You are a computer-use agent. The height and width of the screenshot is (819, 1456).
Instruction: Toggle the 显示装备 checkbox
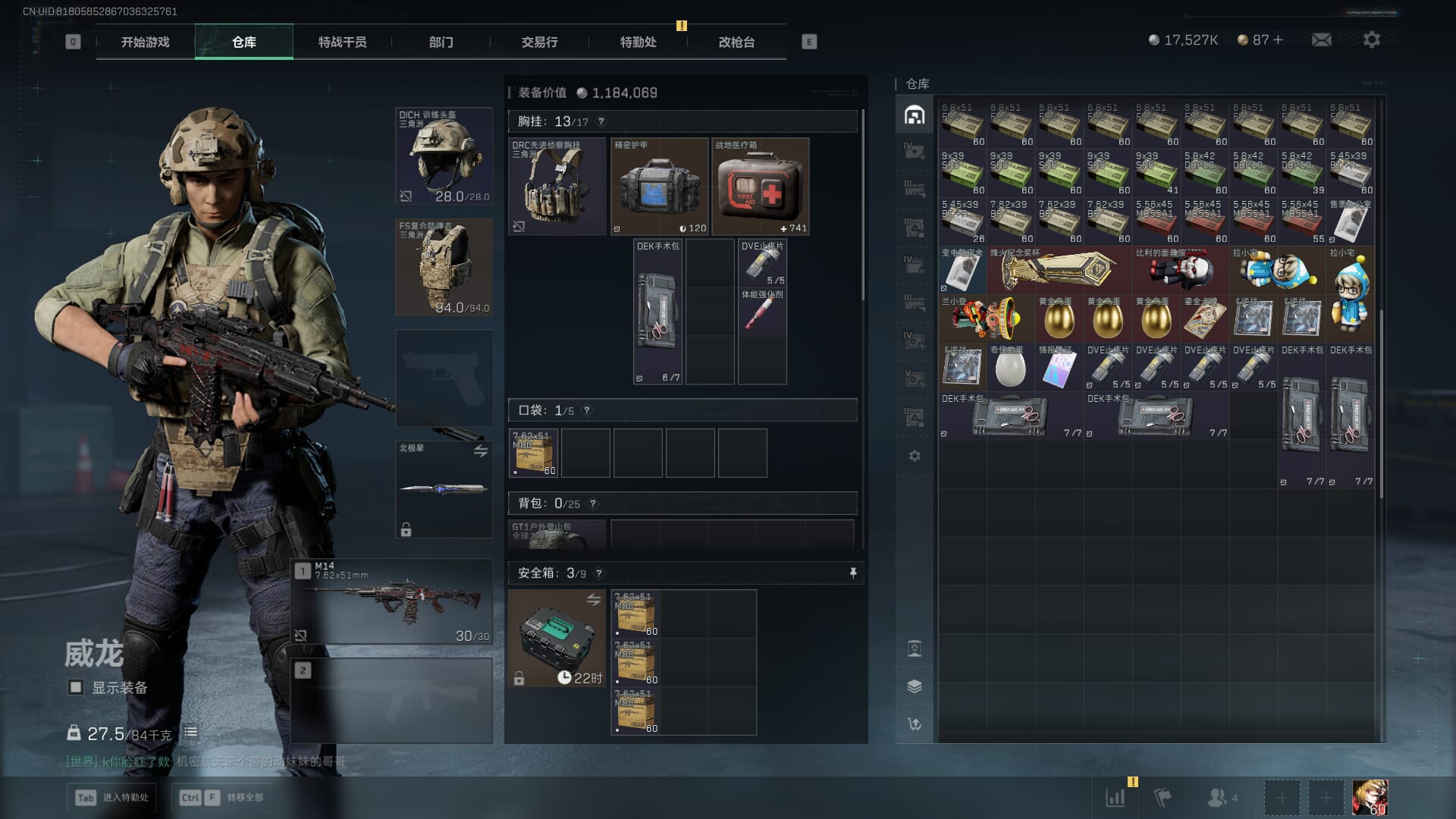[x=76, y=687]
